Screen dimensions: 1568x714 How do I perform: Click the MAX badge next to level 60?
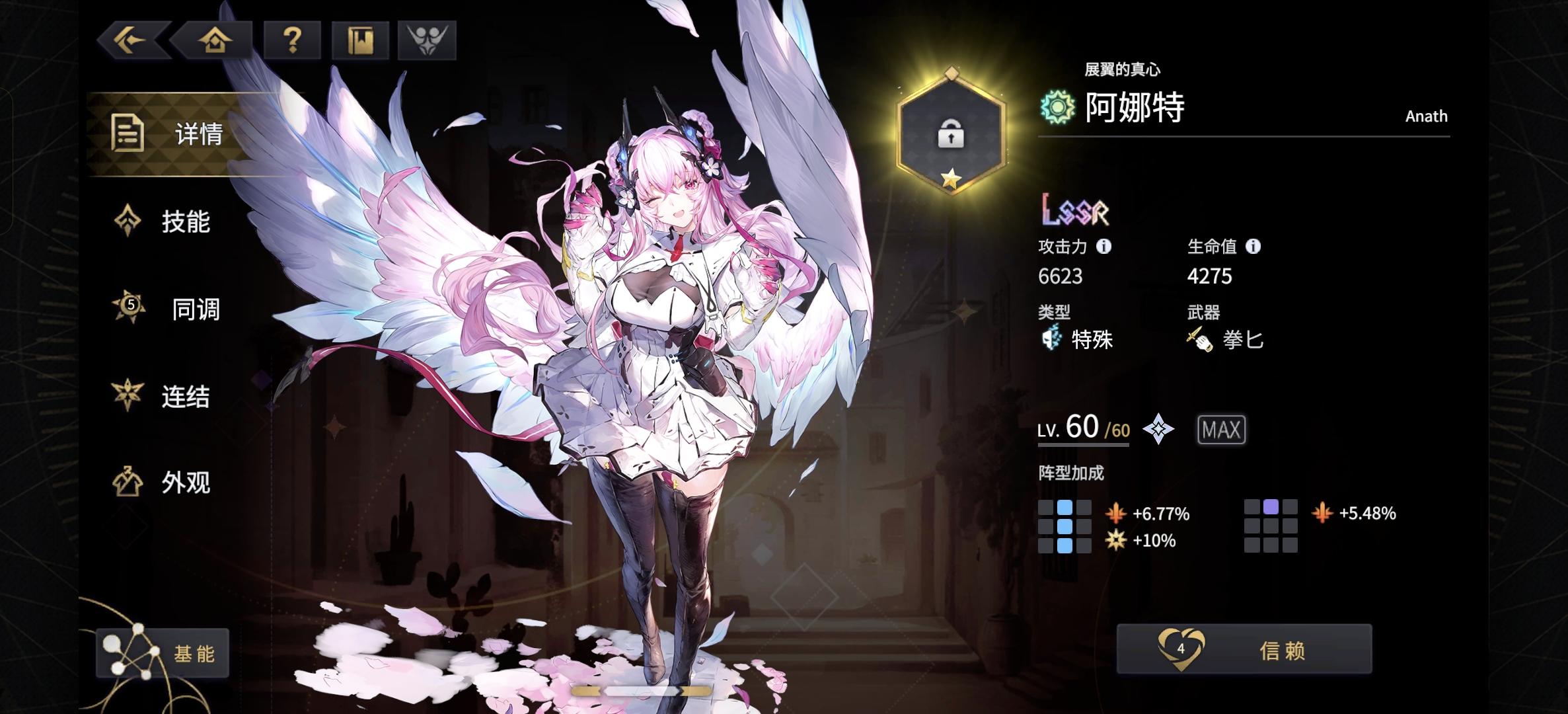pos(1220,429)
